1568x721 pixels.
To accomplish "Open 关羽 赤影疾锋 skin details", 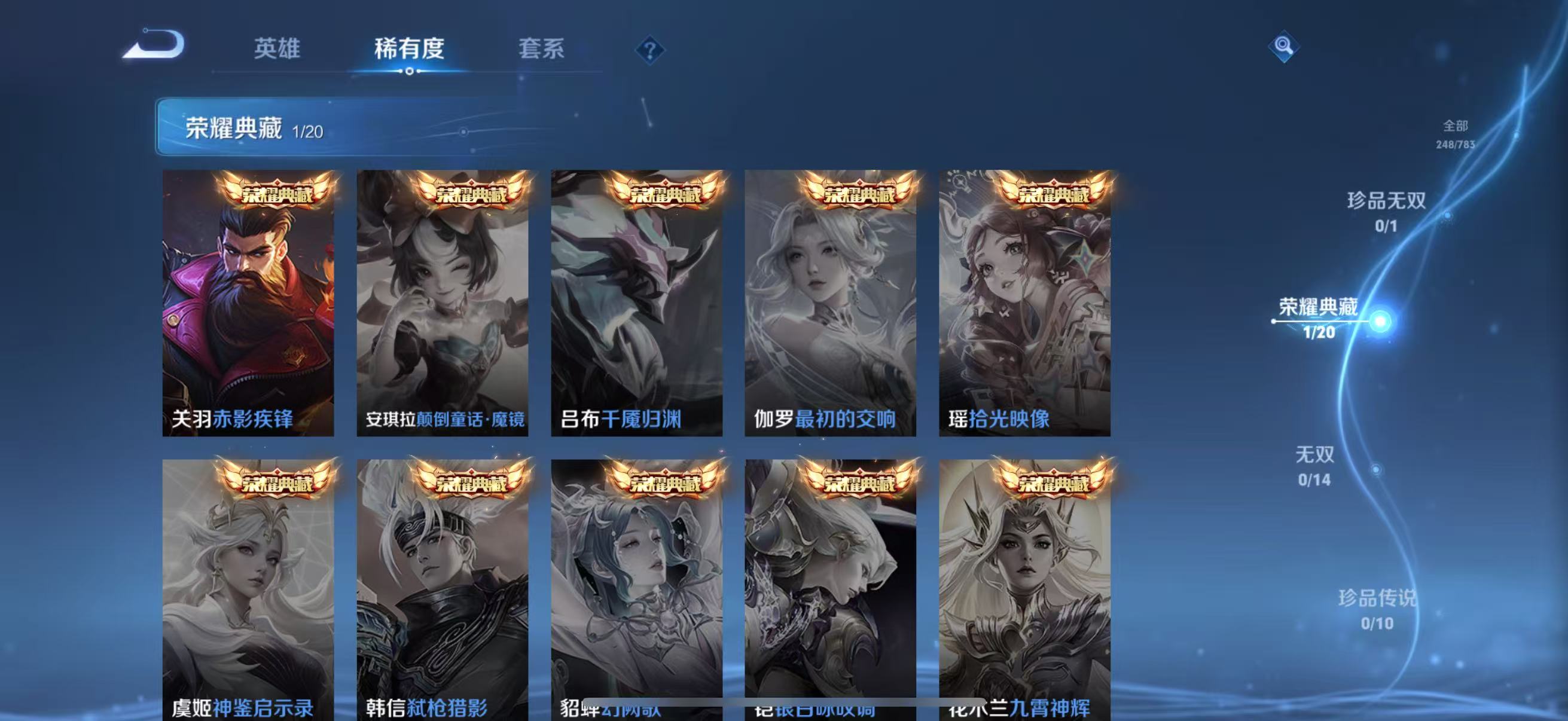I will (248, 304).
